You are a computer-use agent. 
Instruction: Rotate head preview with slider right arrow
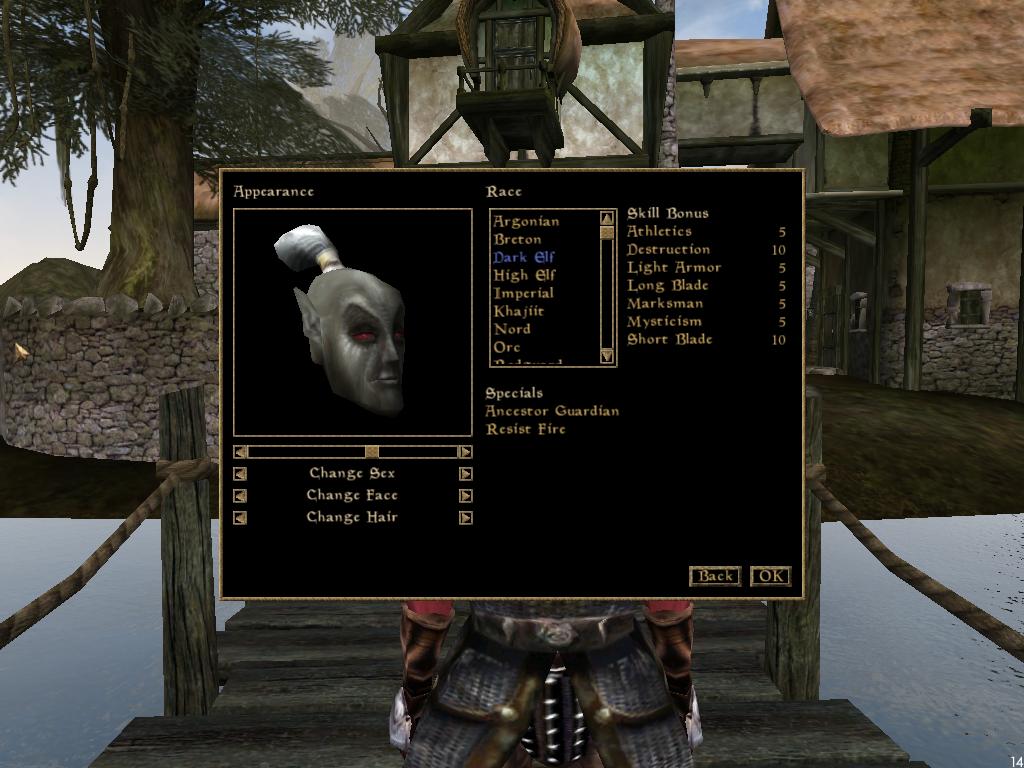pyautogui.click(x=465, y=452)
